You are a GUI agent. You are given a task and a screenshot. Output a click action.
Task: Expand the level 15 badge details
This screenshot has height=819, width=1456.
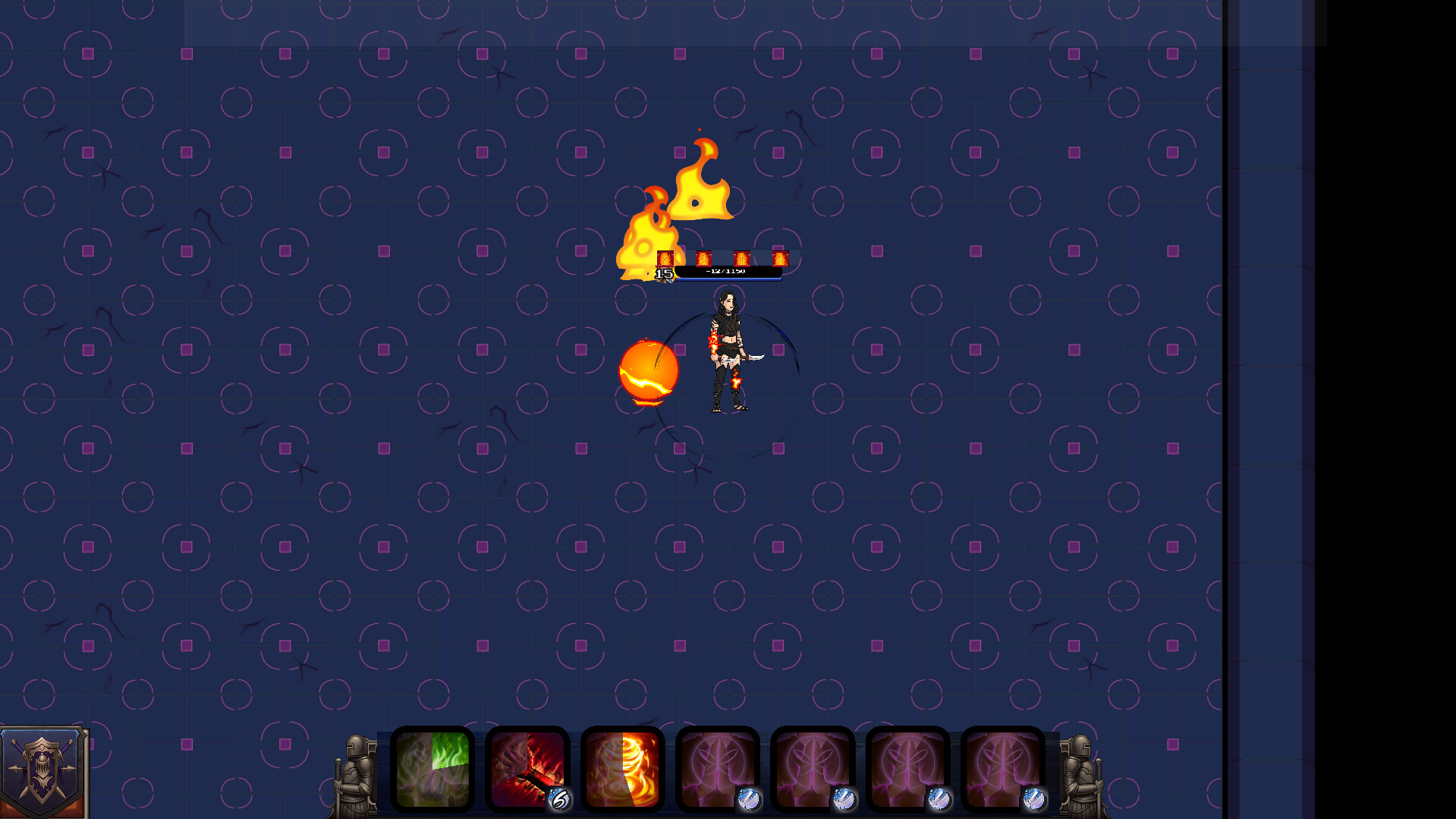(x=664, y=275)
